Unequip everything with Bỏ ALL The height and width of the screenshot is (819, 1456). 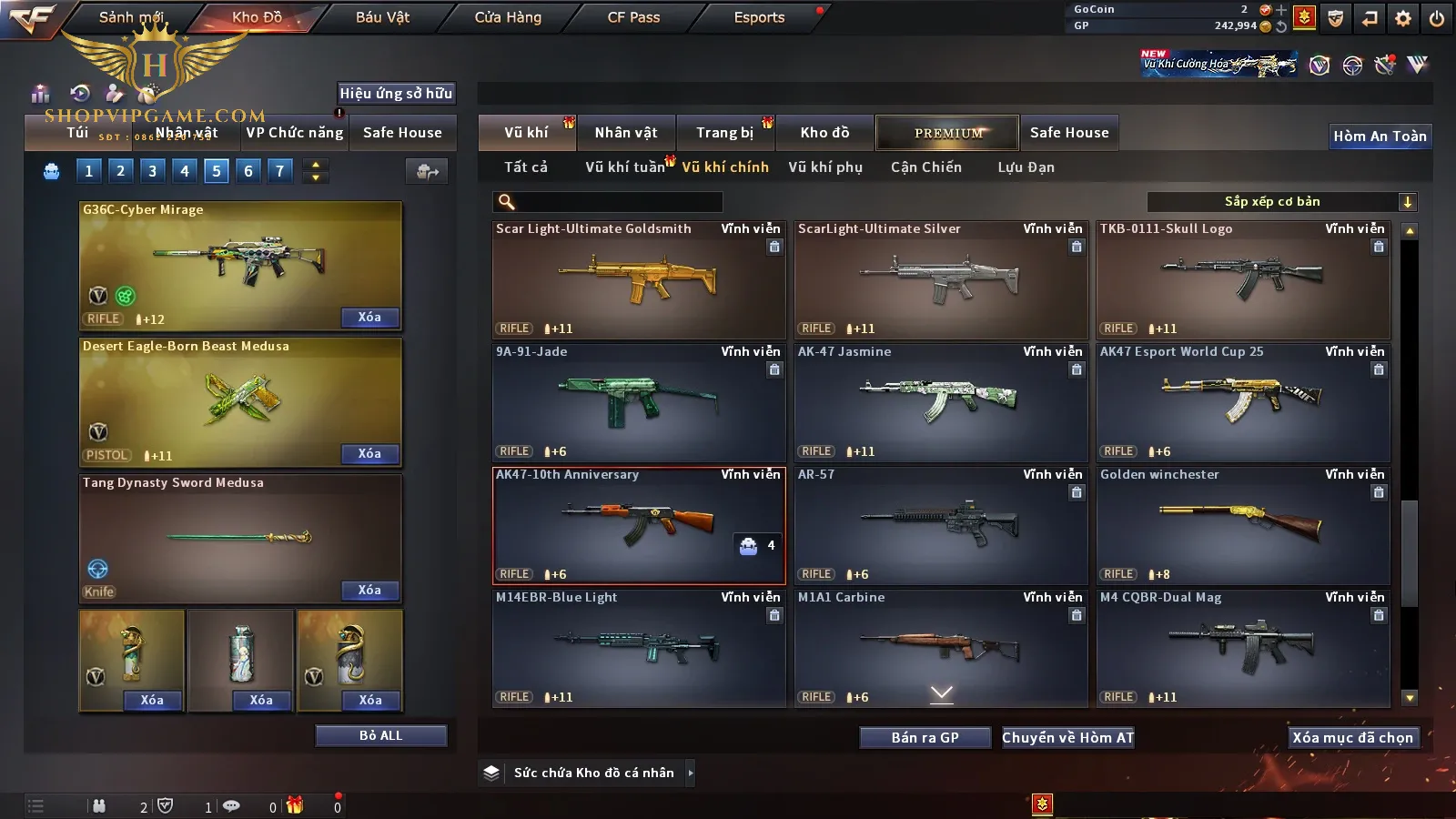(380, 735)
